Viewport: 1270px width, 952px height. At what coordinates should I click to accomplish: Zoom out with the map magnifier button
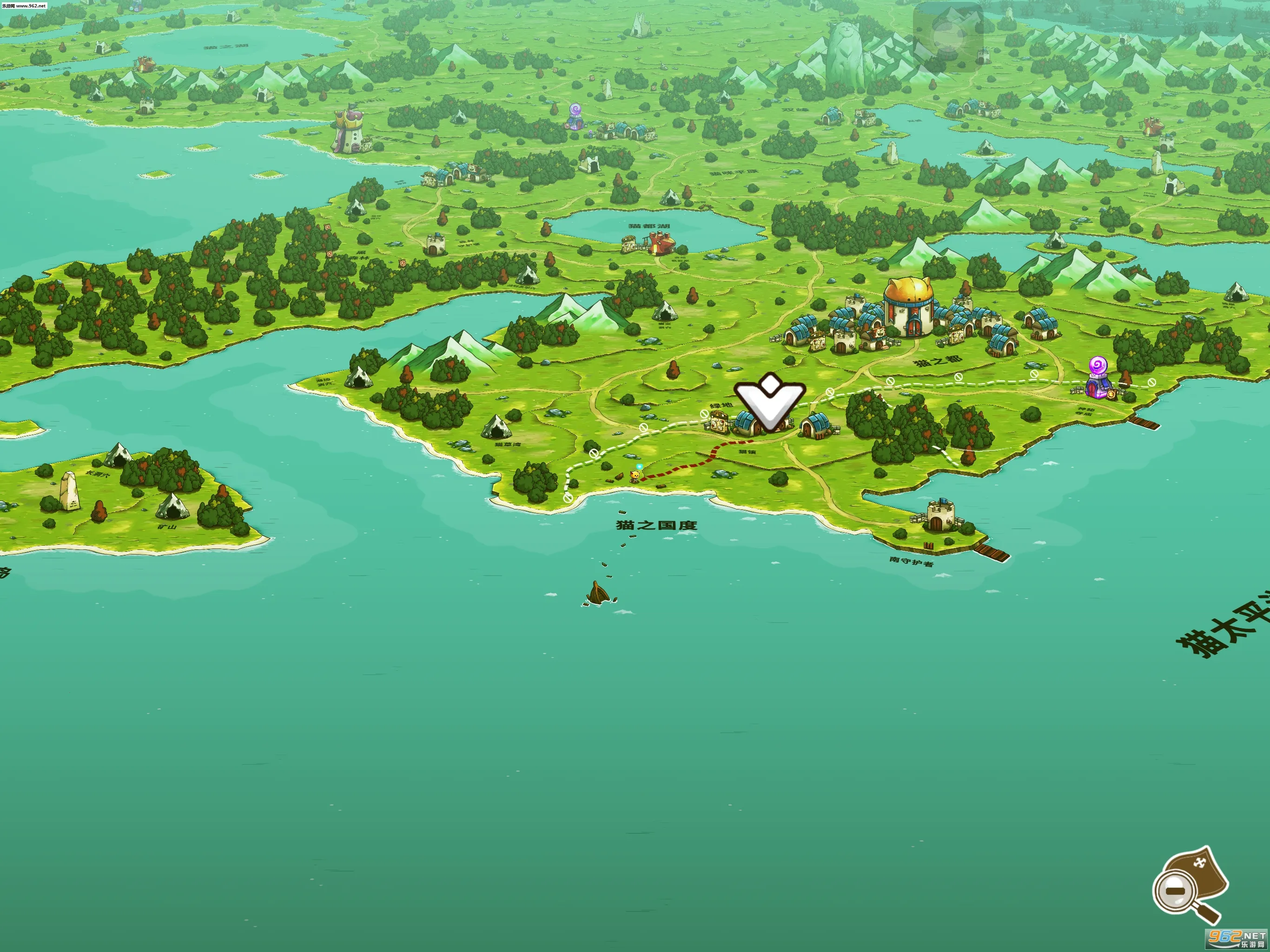[1177, 891]
